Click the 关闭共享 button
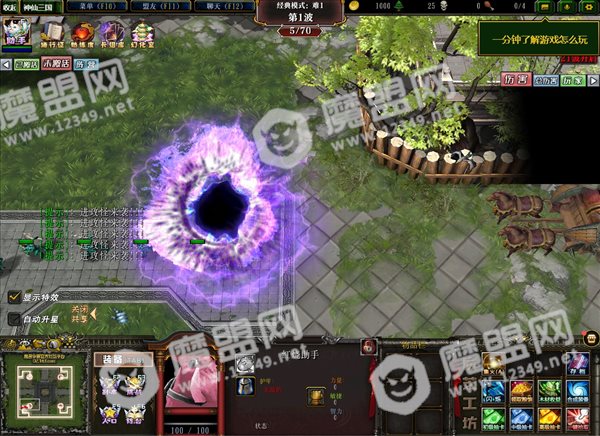 79,314
